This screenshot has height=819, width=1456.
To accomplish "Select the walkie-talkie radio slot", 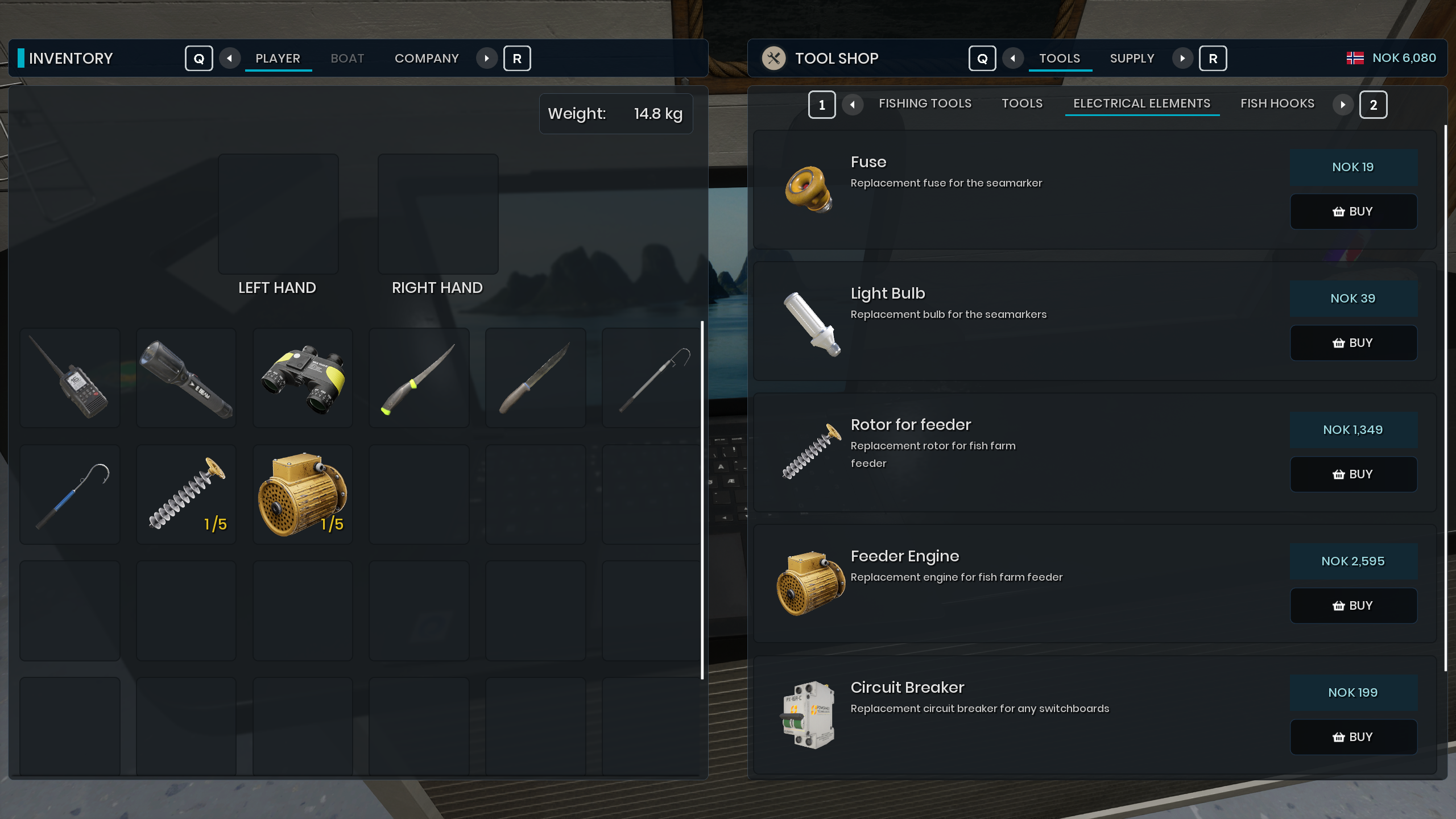I will point(70,378).
